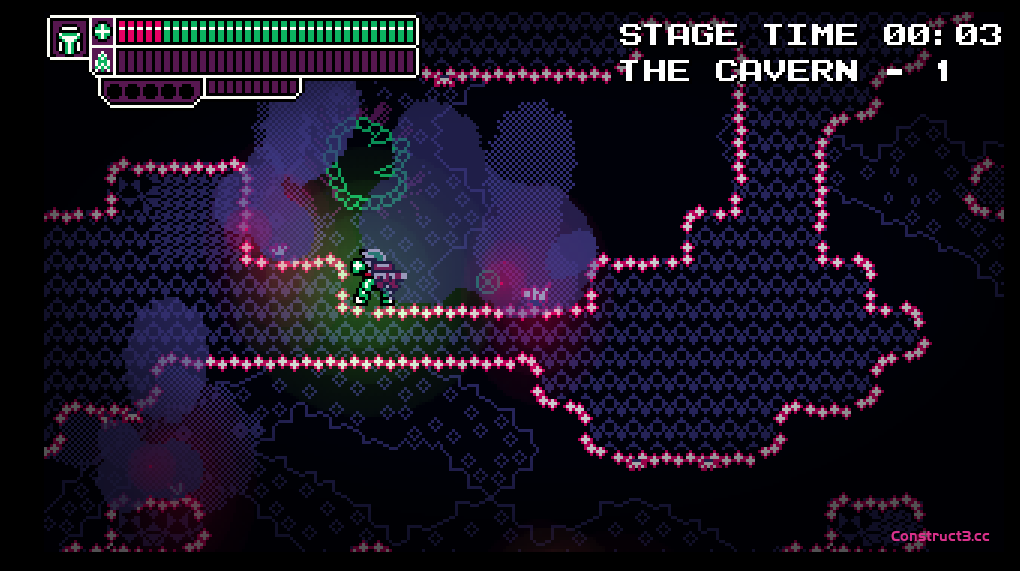Select the green plus health icon
Image resolution: width=1020 pixels, height=571 pixels.
coord(102,31)
